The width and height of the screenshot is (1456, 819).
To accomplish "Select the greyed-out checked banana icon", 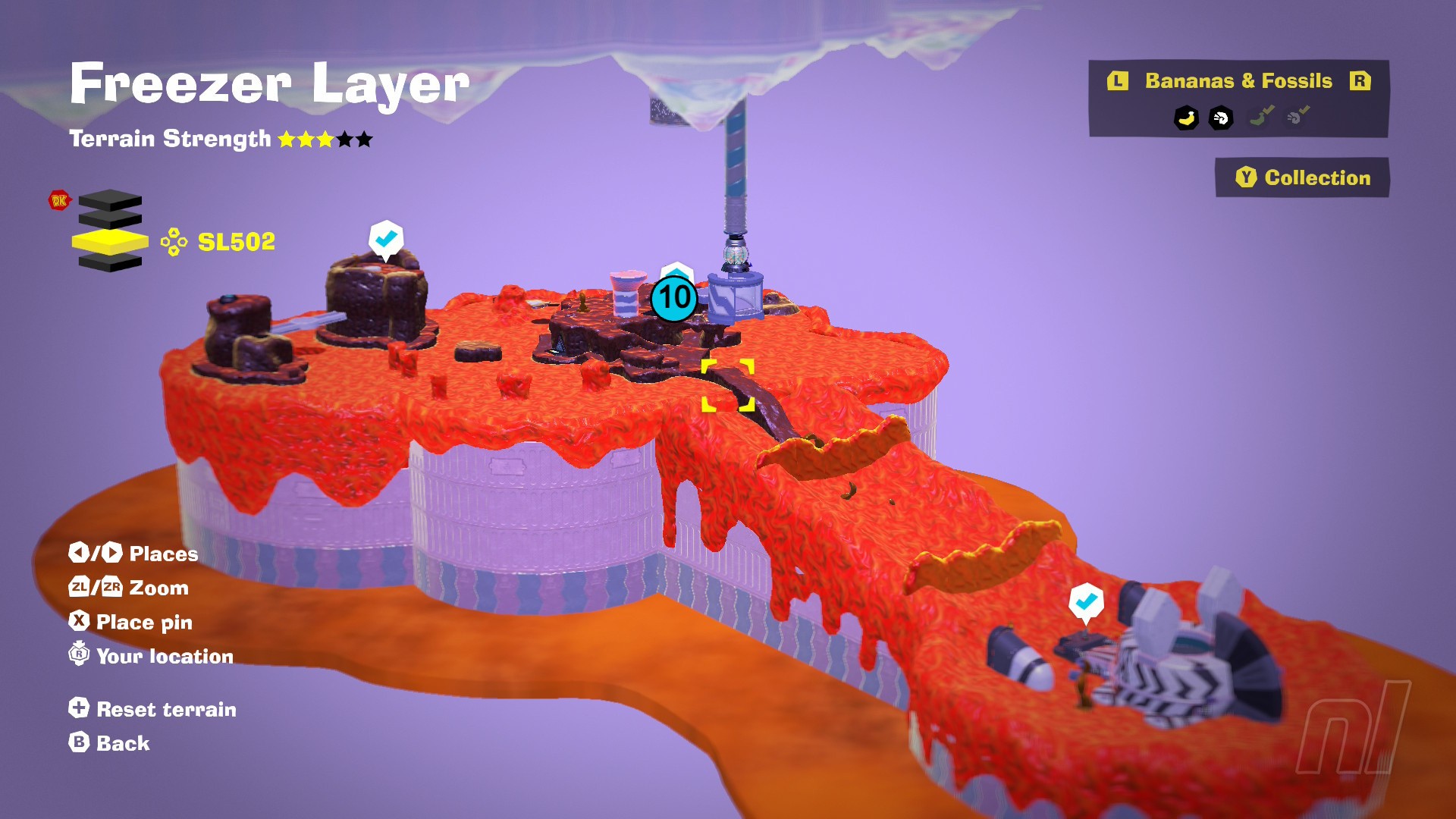I will pos(1261,116).
